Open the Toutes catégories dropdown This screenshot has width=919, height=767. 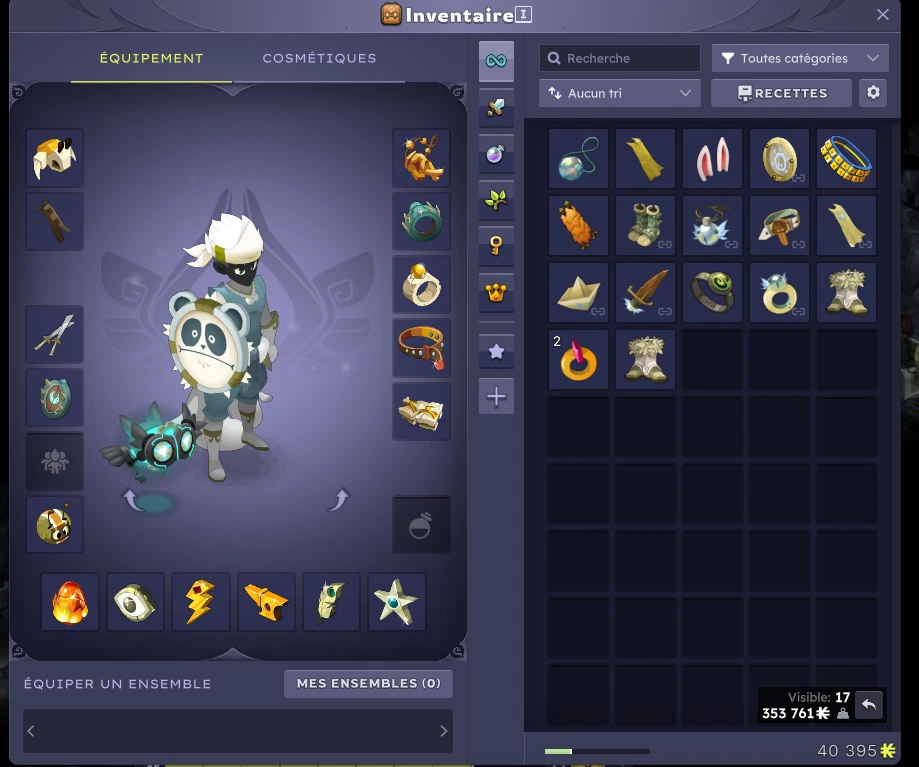tap(800, 58)
